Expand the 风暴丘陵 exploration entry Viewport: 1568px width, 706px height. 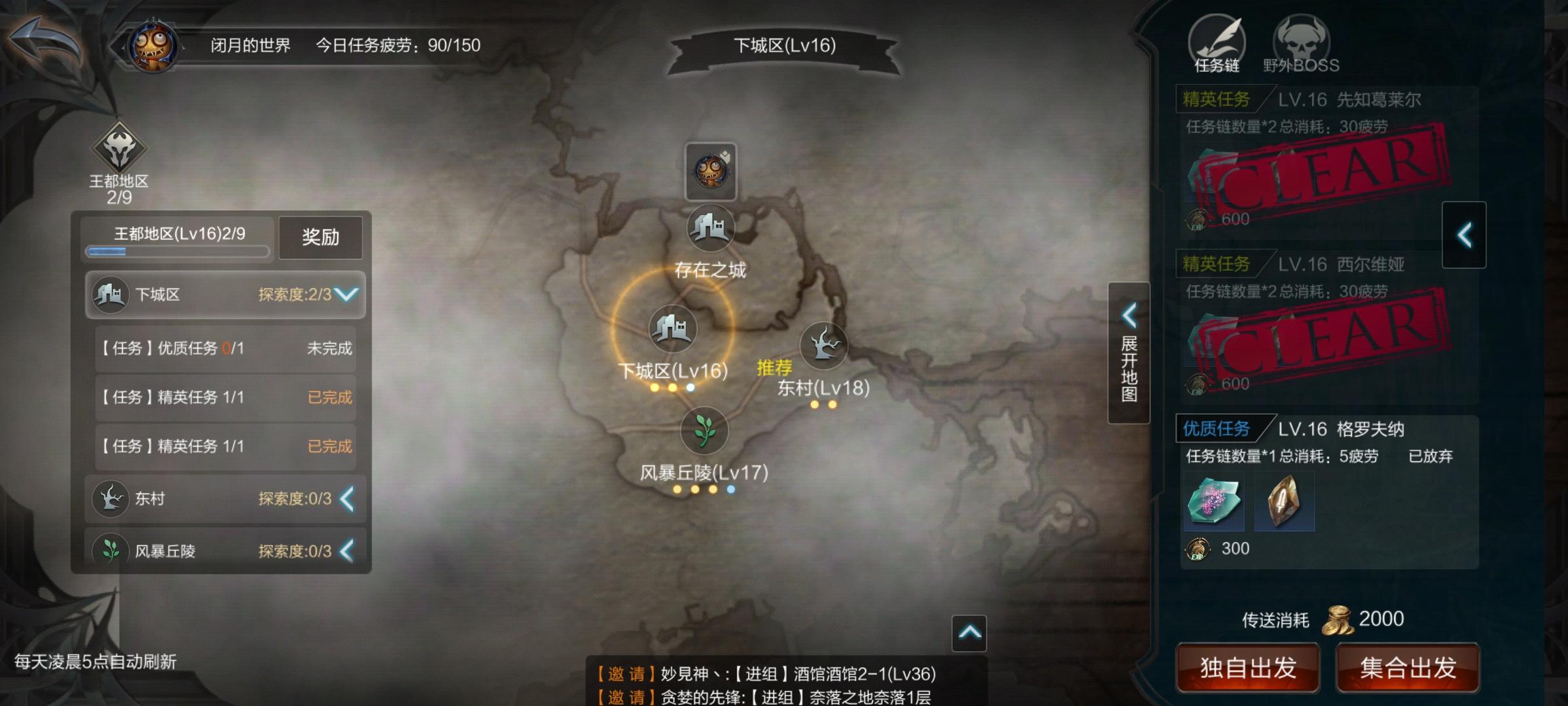(x=346, y=551)
